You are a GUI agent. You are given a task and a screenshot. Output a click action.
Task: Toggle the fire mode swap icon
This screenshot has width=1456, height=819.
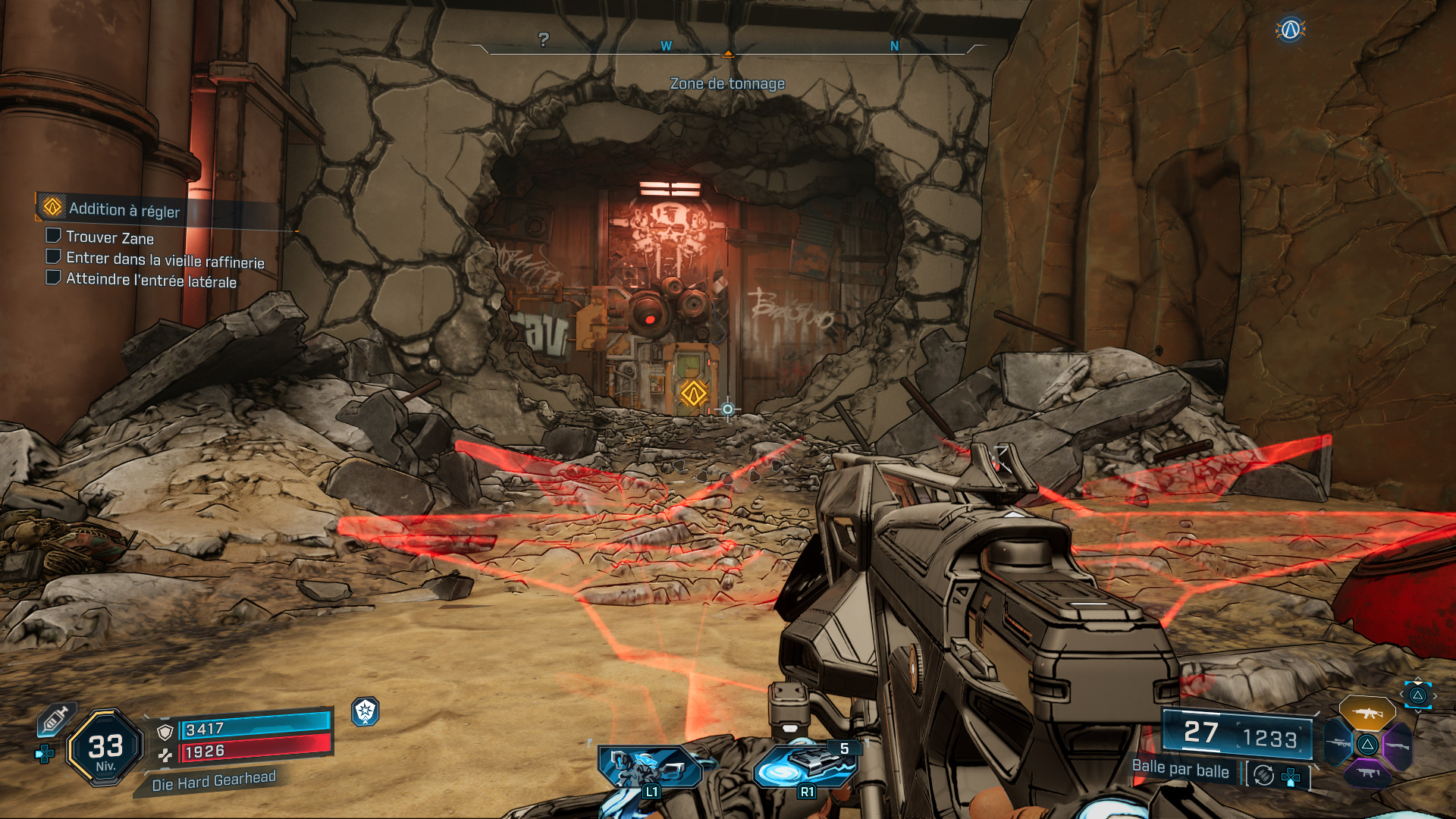[1263, 775]
